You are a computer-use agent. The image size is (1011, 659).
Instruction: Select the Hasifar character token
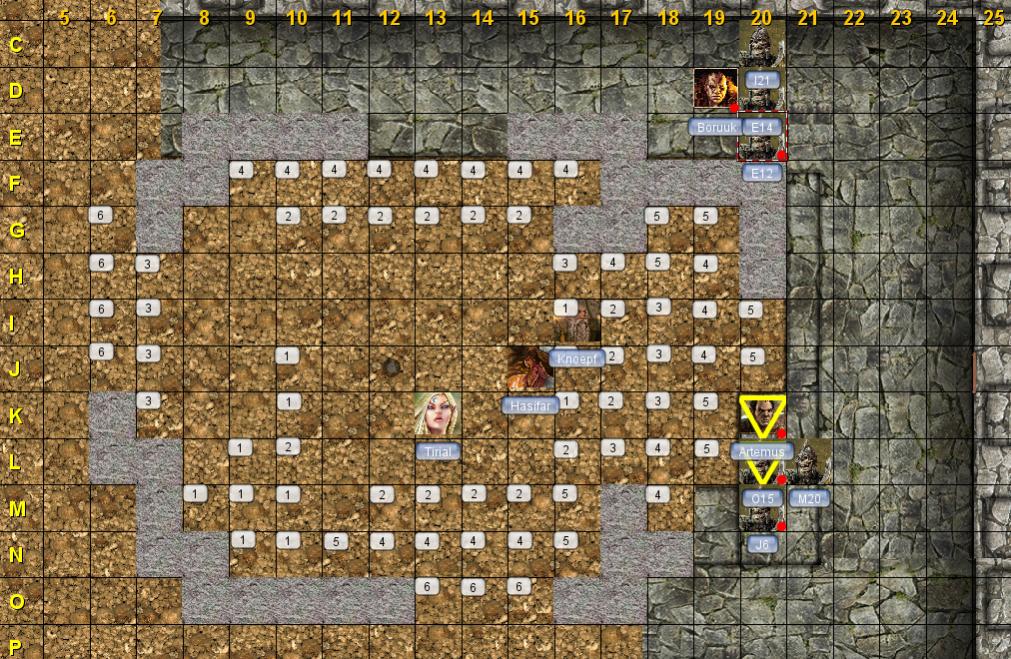(530, 368)
